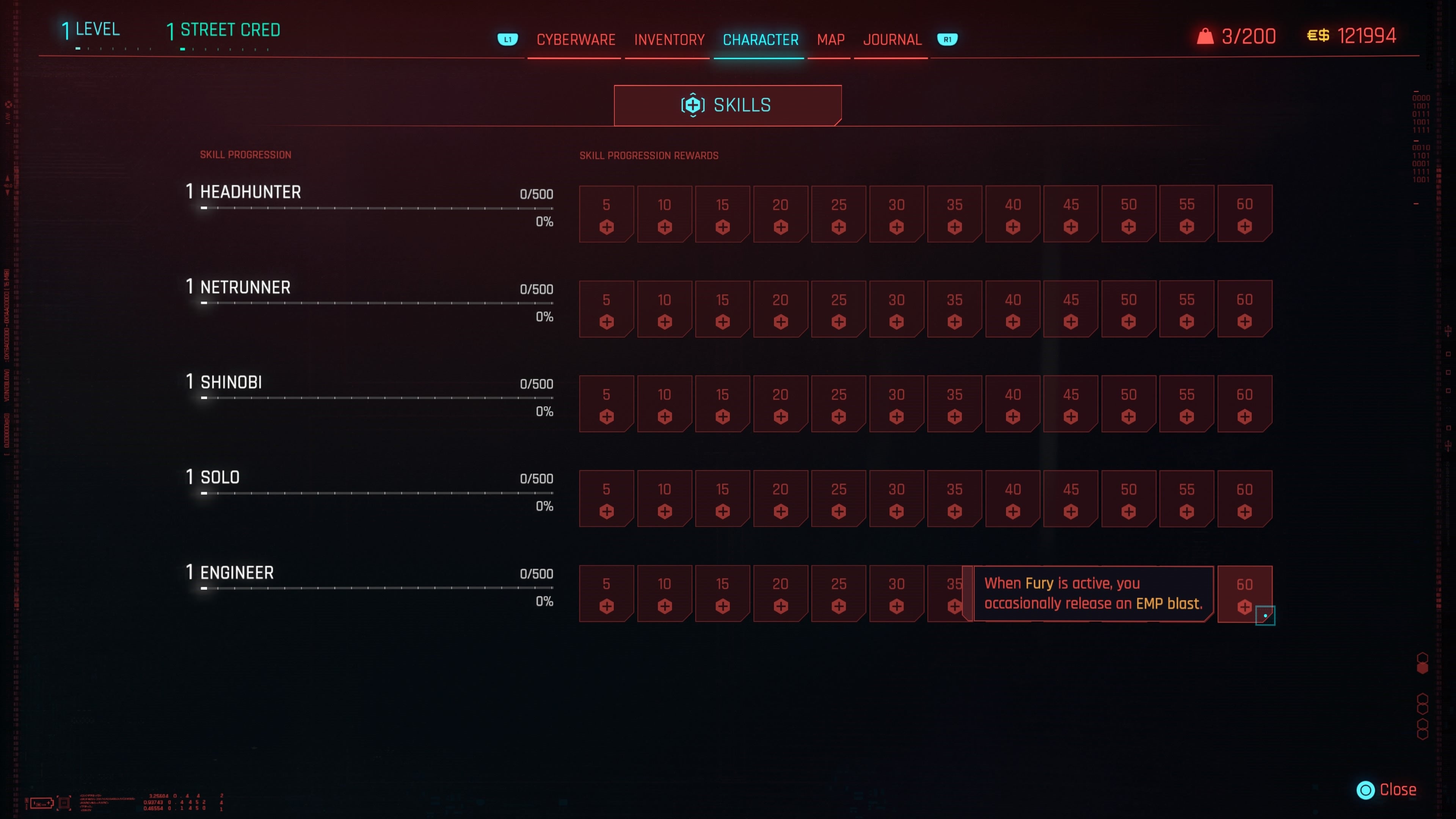Click the Skills hexagon emblem
This screenshot has height=819, width=1456.
pos(693,104)
